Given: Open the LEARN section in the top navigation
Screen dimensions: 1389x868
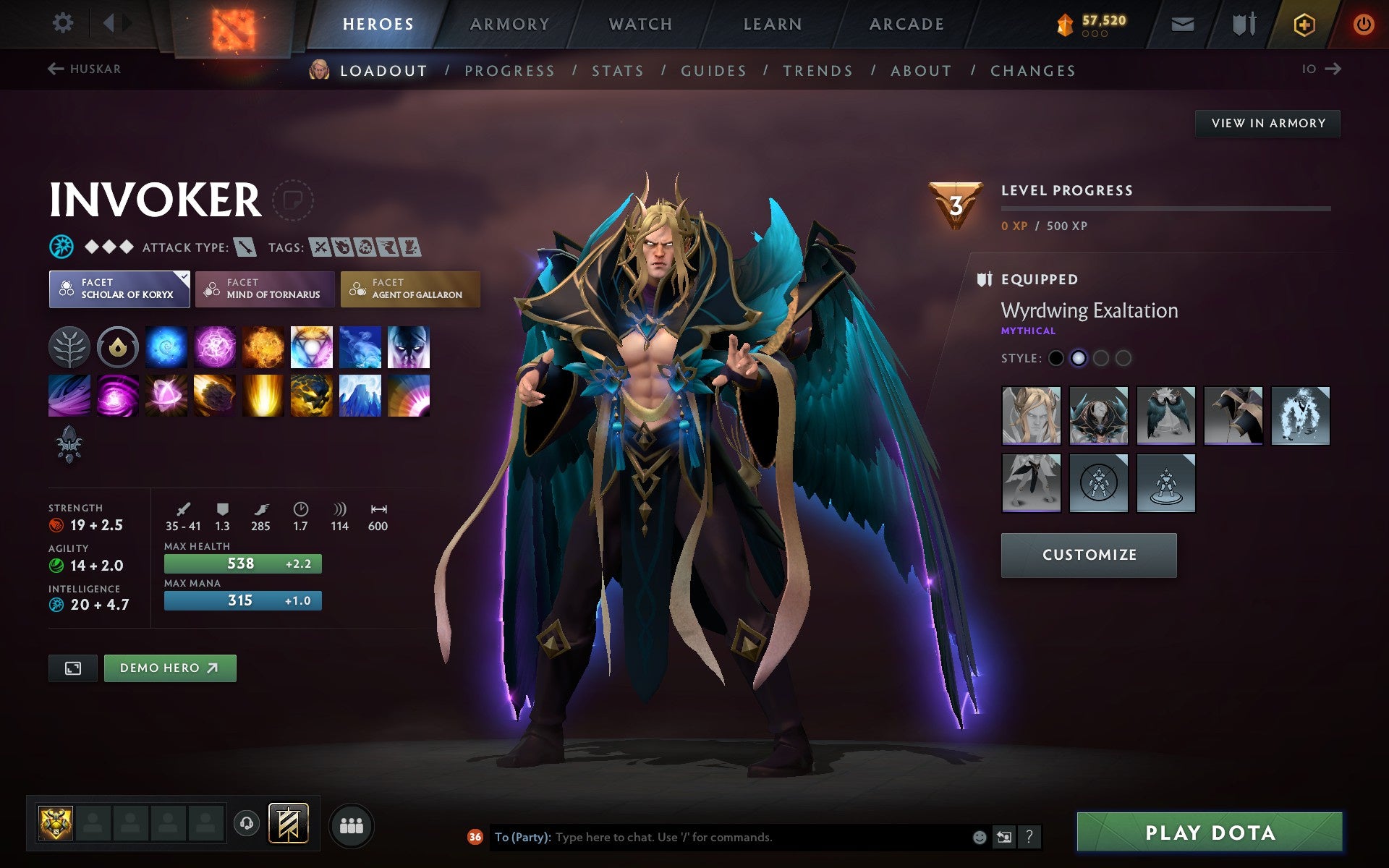Looking at the screenshot, I should coord(771,24).
